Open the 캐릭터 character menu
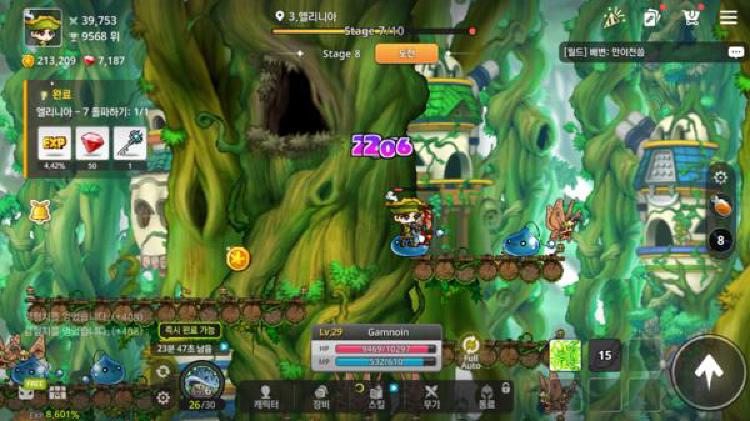This screenshot has width=750, height=421. 265,397
